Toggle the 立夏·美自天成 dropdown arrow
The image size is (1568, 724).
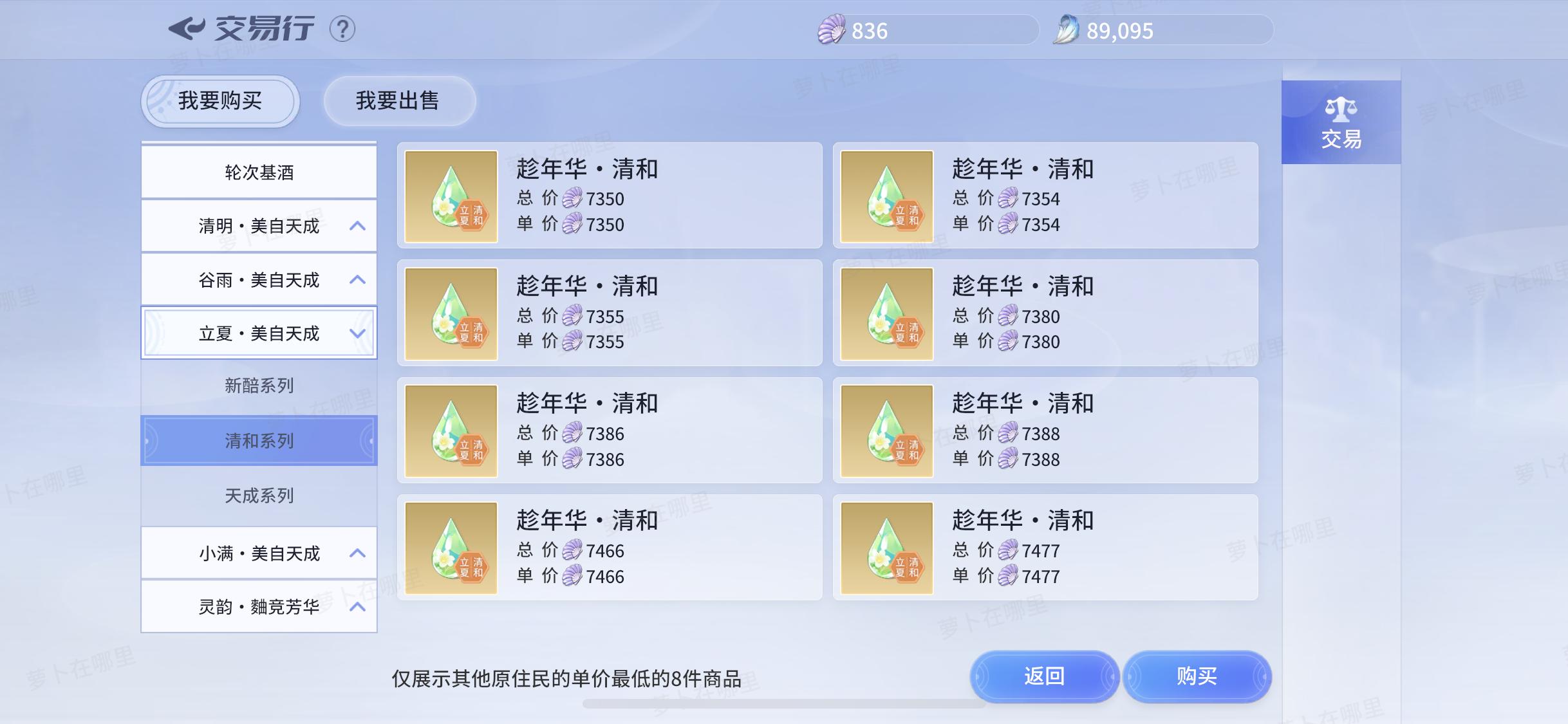click(x=358, y=333)
